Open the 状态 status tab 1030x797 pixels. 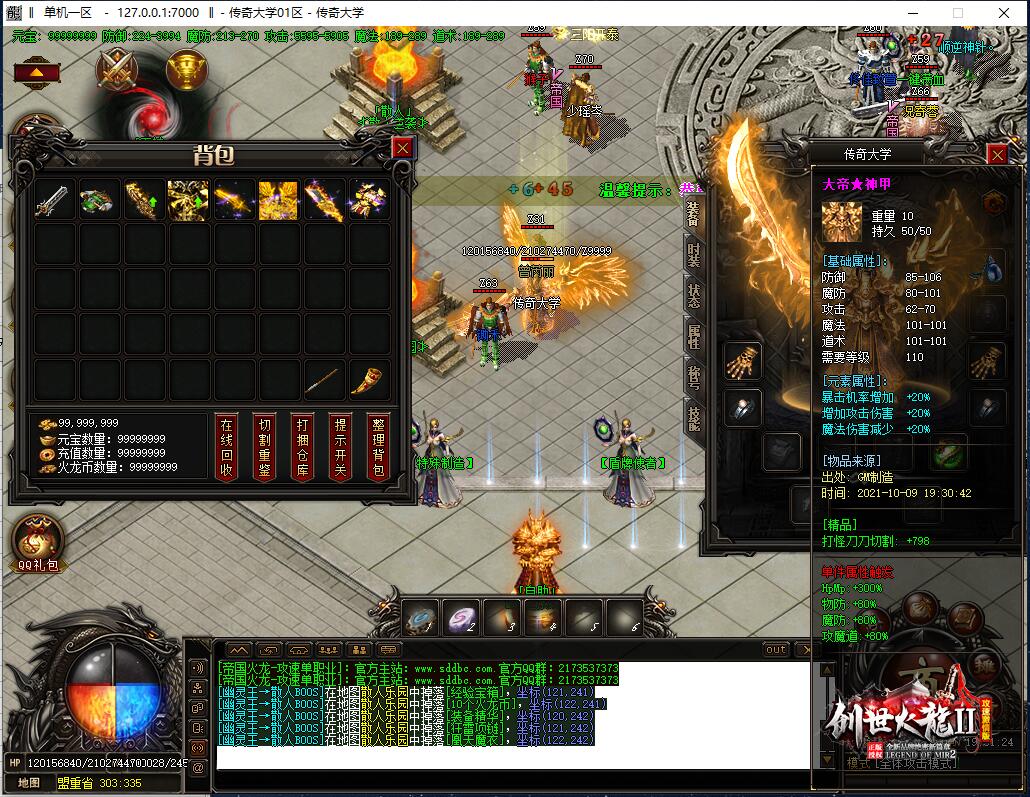693,295
